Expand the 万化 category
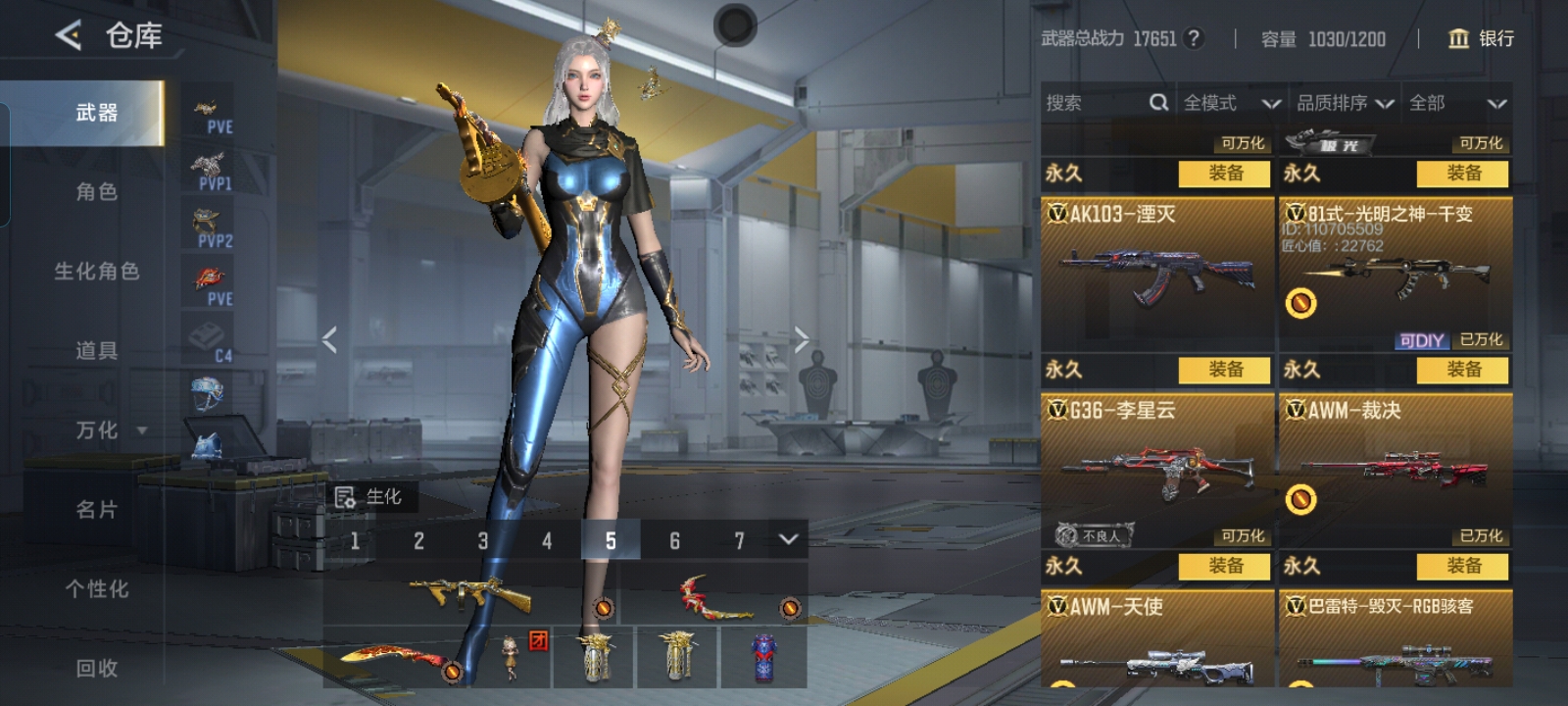 click(x=110, y=430)
